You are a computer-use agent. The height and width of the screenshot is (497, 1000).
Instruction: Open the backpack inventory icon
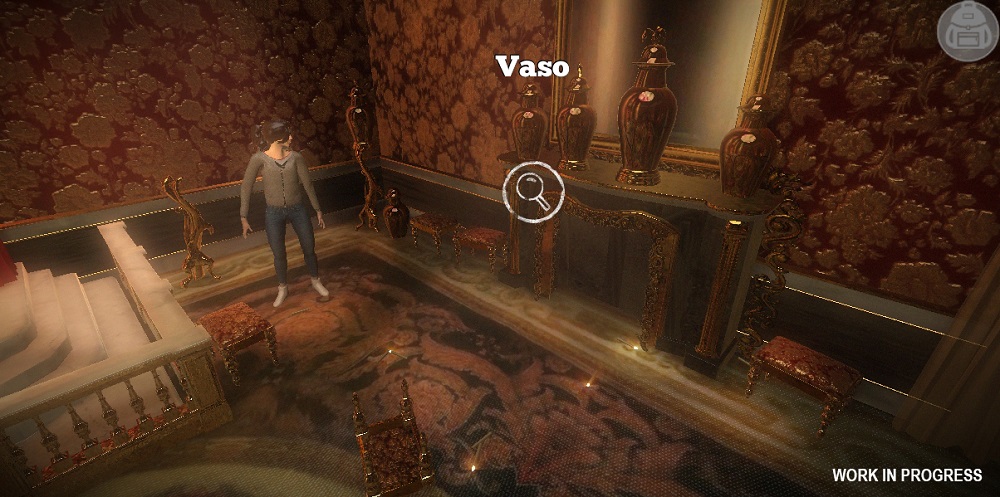[x=966, y=32]
